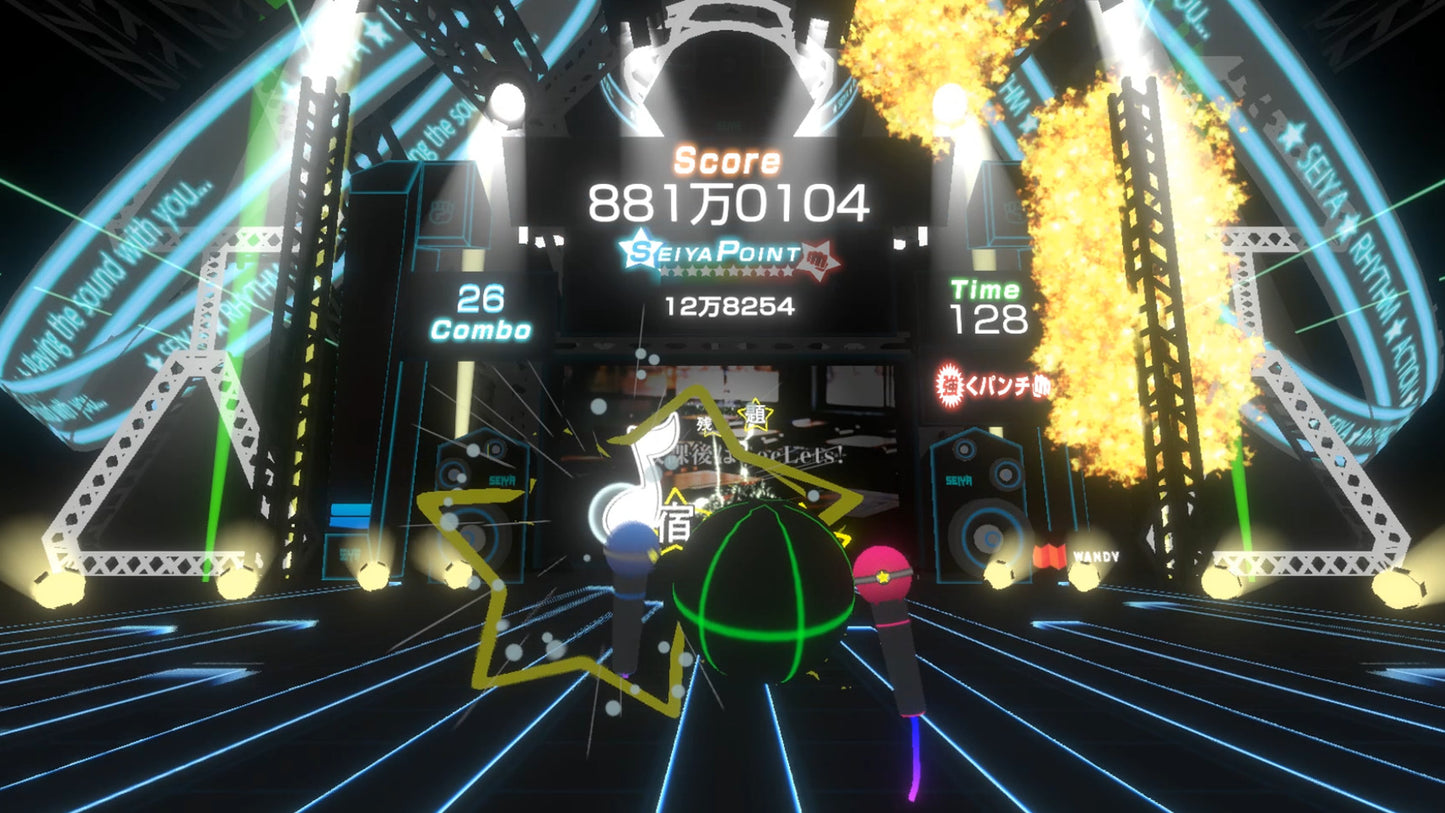This screenshot has width=1445, height=813.
Task: Click the 題 kanji inside the small star
Action: (x=755, y=414)
